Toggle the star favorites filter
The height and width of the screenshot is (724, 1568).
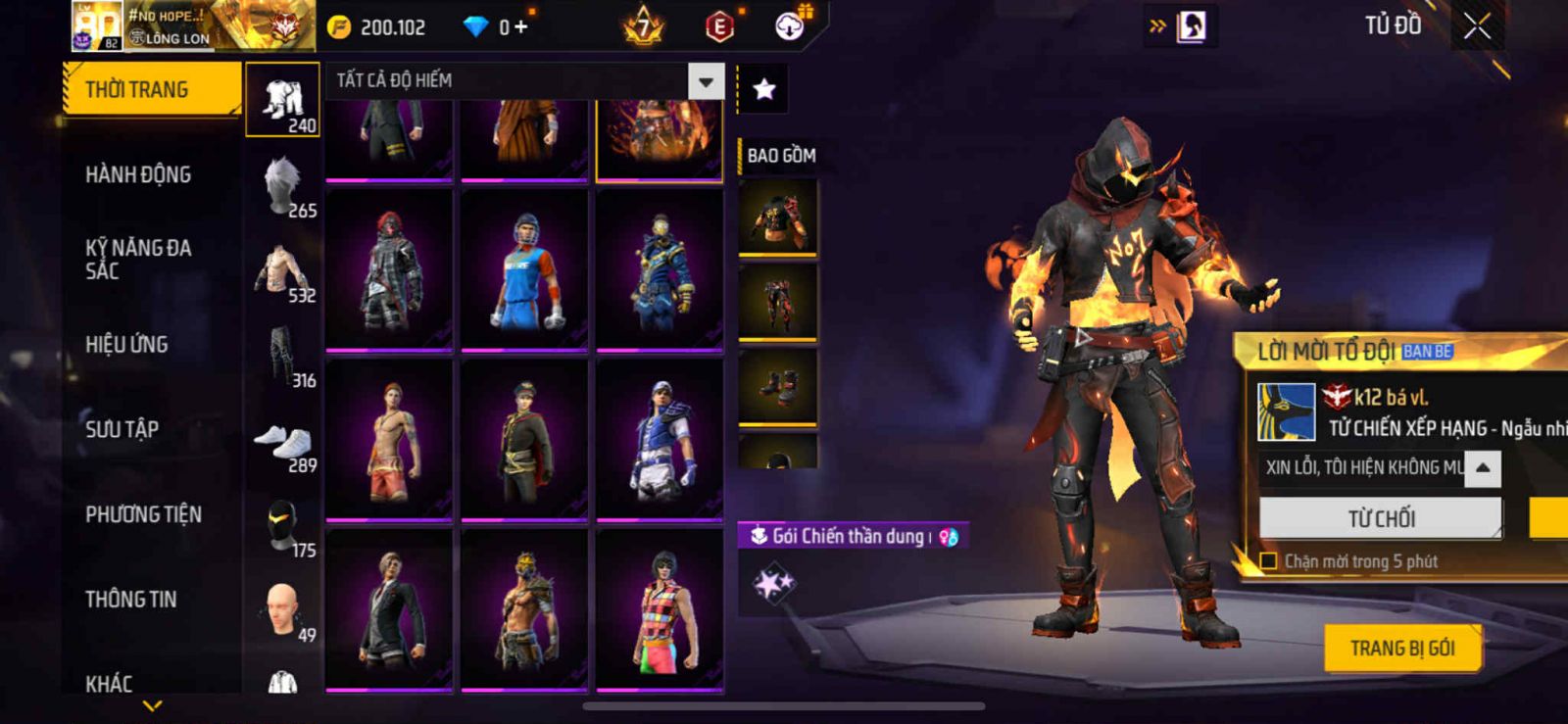click(x=763, y=90)
